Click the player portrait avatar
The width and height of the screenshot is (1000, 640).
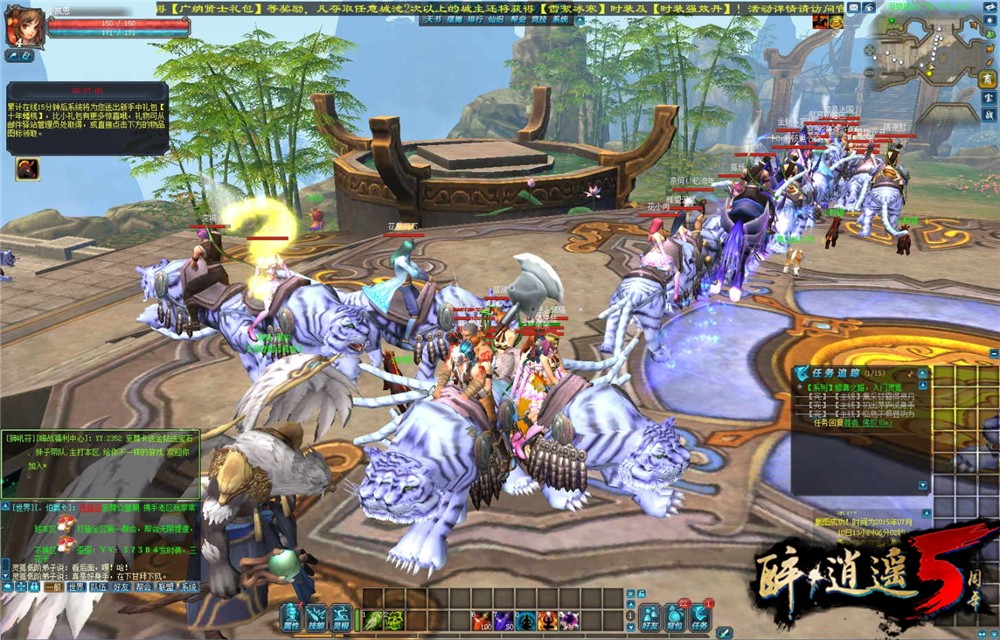pos(23,26)
